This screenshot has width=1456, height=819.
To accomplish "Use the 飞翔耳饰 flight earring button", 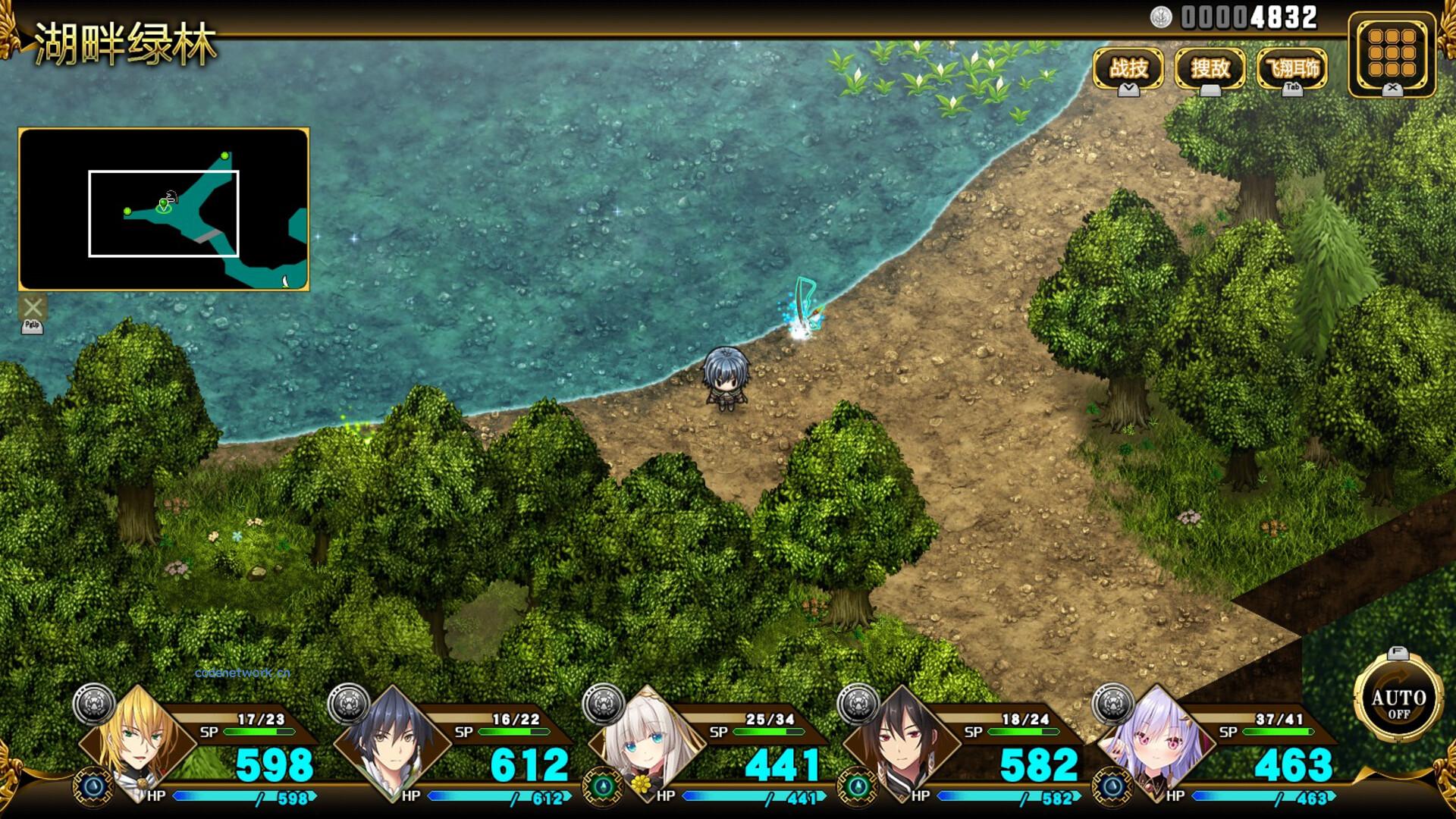I will tap(1292, 69).
